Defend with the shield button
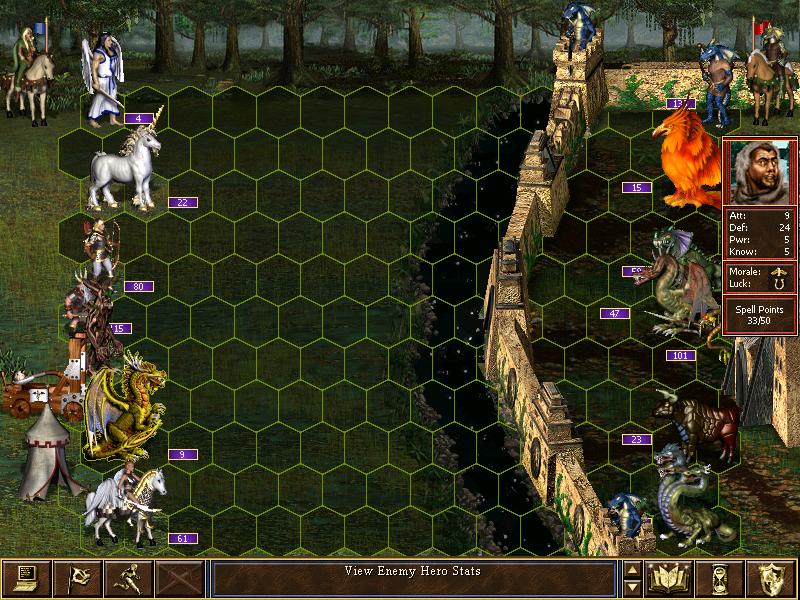Image resolution: width=800 pixels, height=600 pixels. 773,577
